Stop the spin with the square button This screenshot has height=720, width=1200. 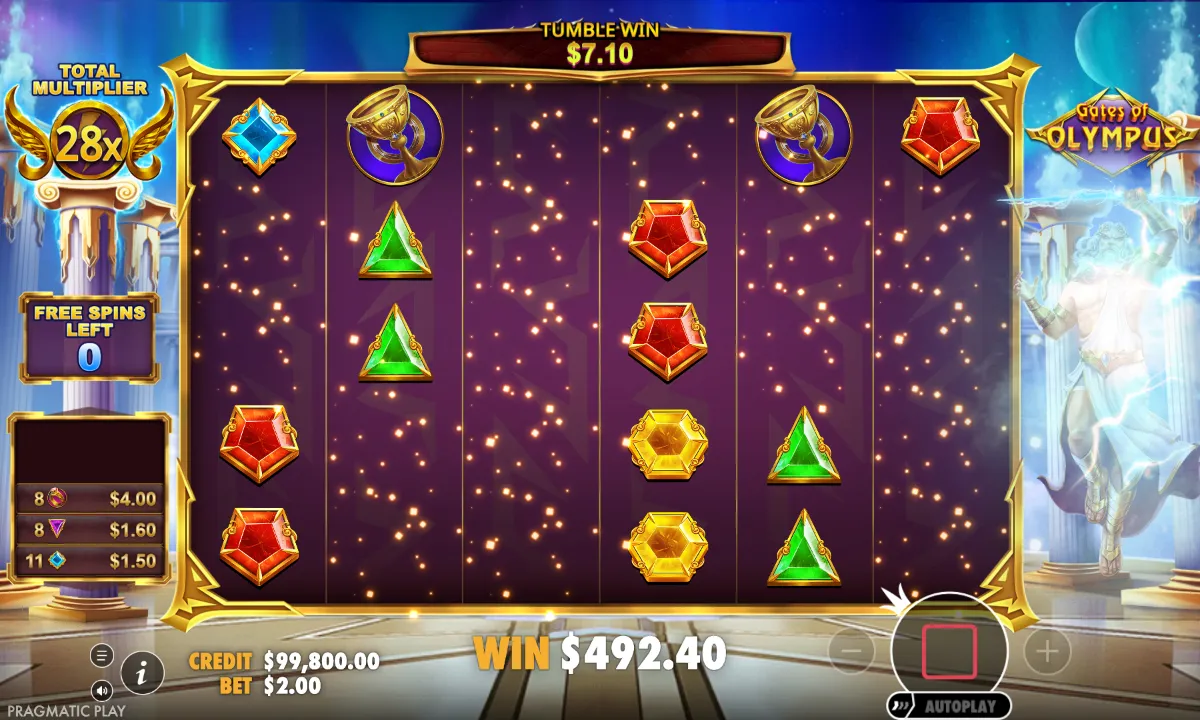(949, 651)
